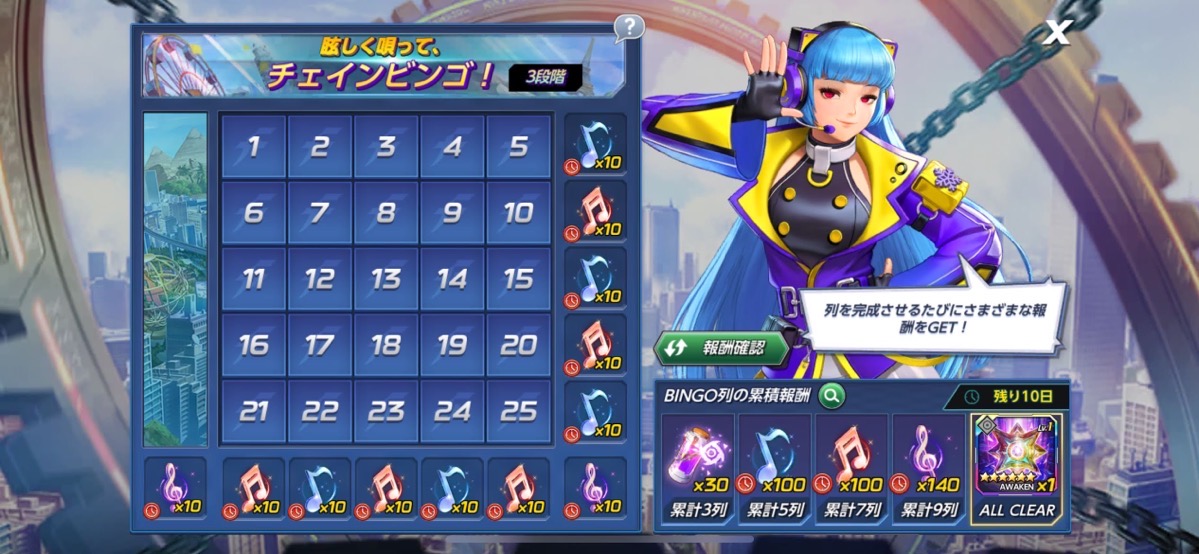Viewport: 1199px width, 554px height.
Task: View the 累計3列 potion reward
Action: pos(697,468)
